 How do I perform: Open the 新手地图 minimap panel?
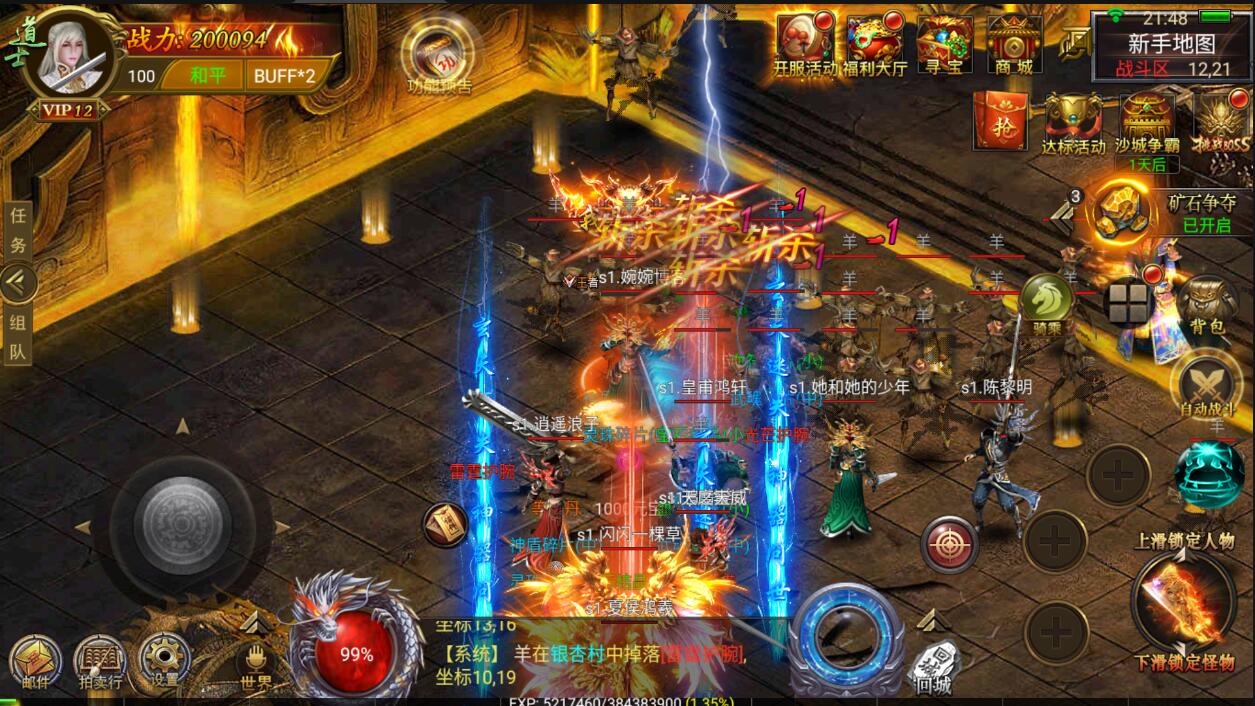(x=1171, y=45)
